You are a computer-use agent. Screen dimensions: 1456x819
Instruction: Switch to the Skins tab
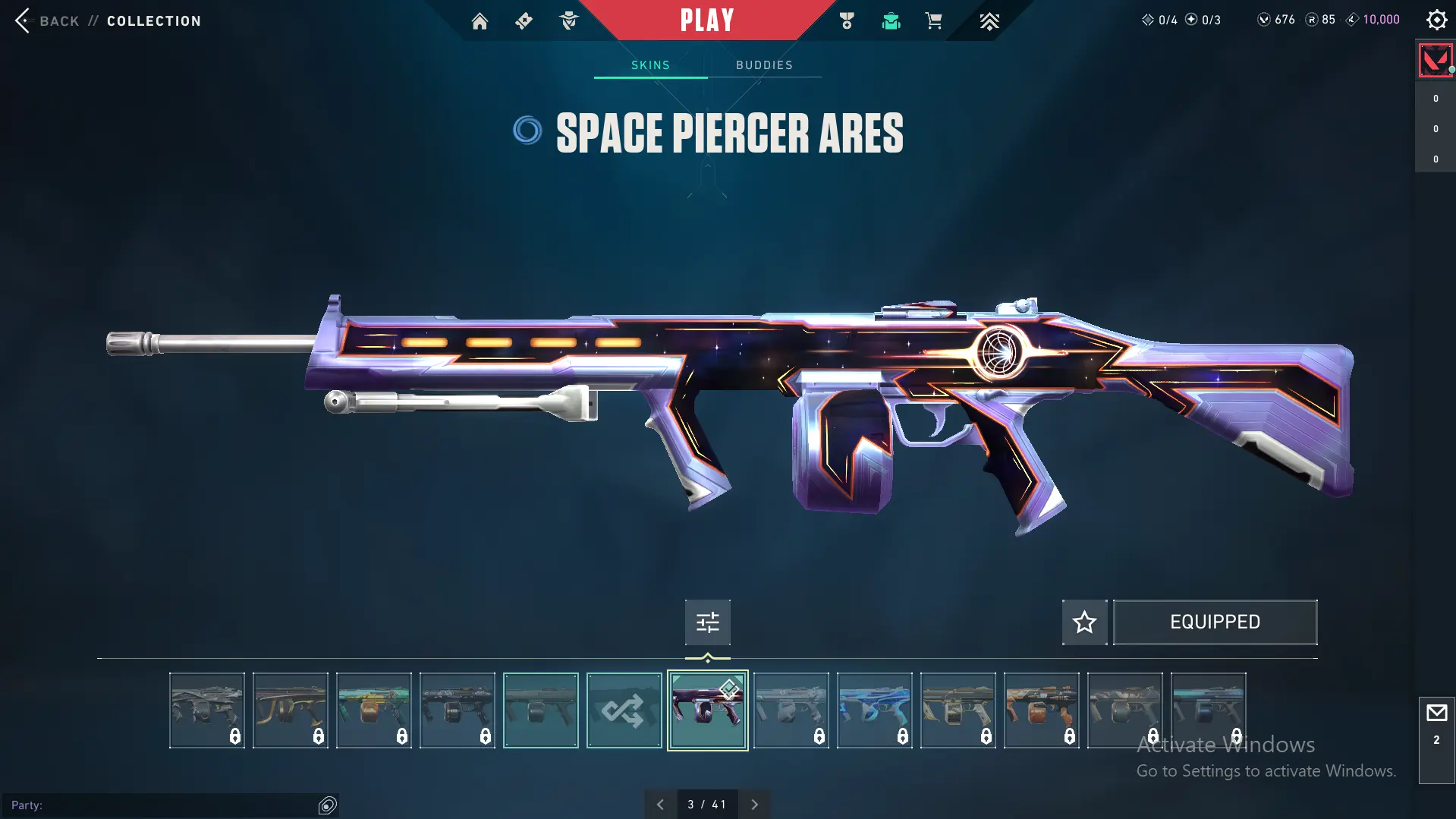(650, 65)
